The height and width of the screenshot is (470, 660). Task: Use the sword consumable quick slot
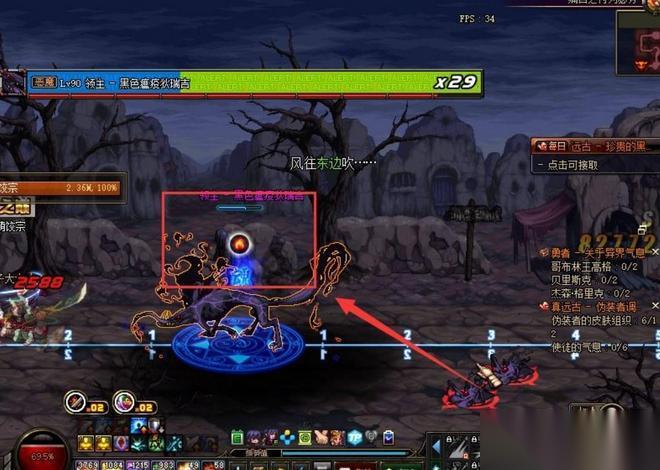(77, 401)
